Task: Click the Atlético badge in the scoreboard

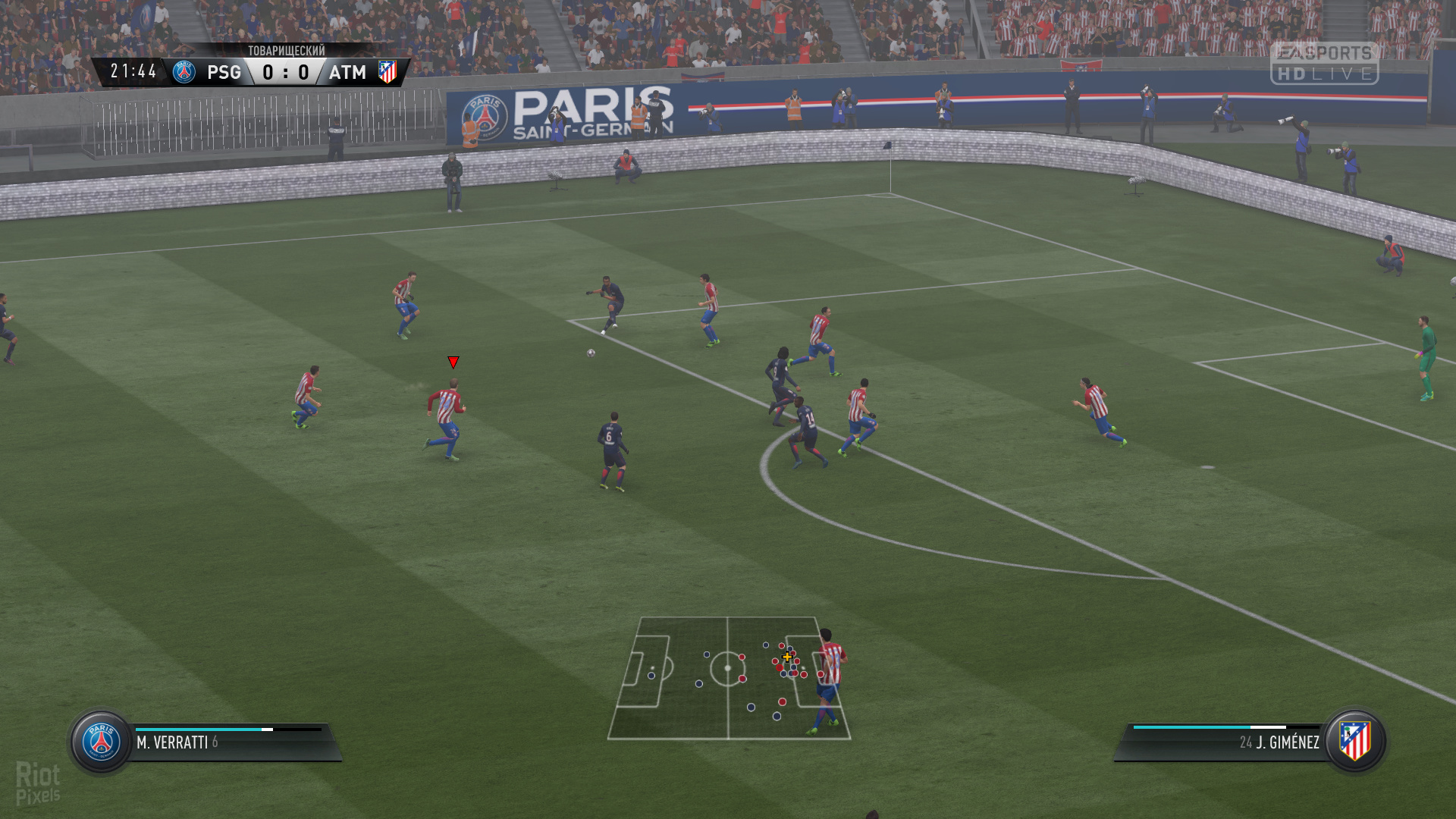Action: 388,72
